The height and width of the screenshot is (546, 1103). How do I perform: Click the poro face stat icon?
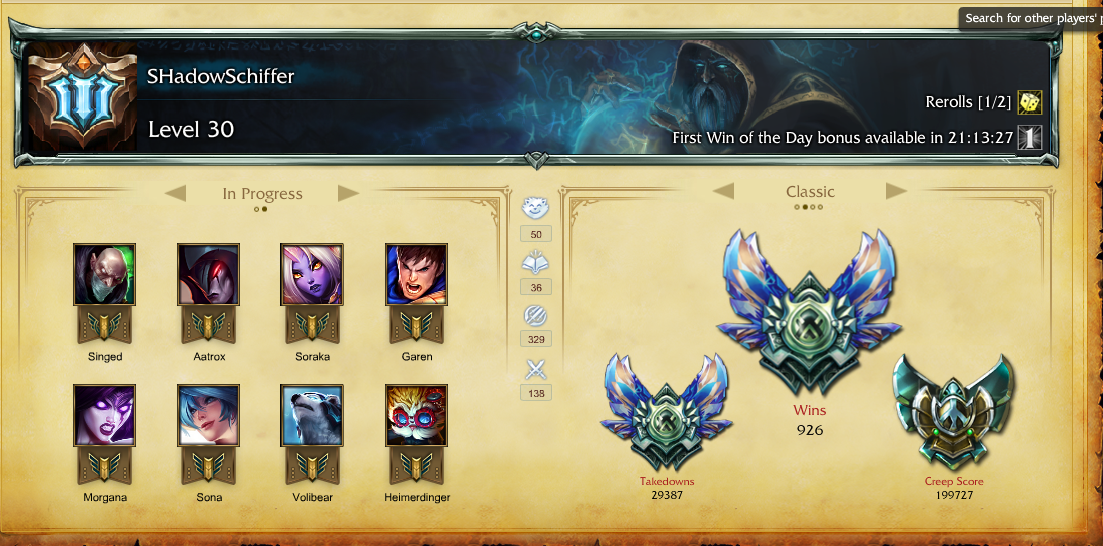(x=535, y=209)
